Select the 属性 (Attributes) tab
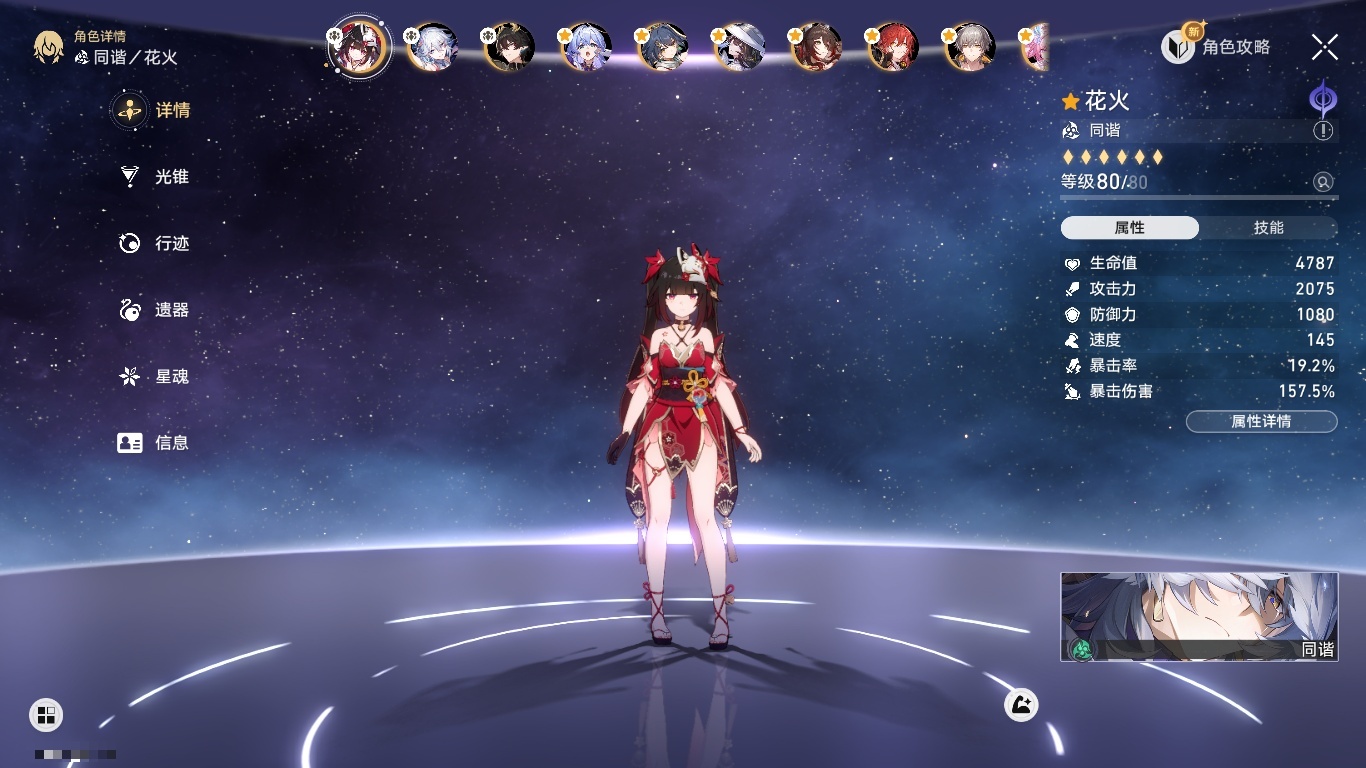The width and height of the screenshot is (1366, 768). tap(1130, 228)
